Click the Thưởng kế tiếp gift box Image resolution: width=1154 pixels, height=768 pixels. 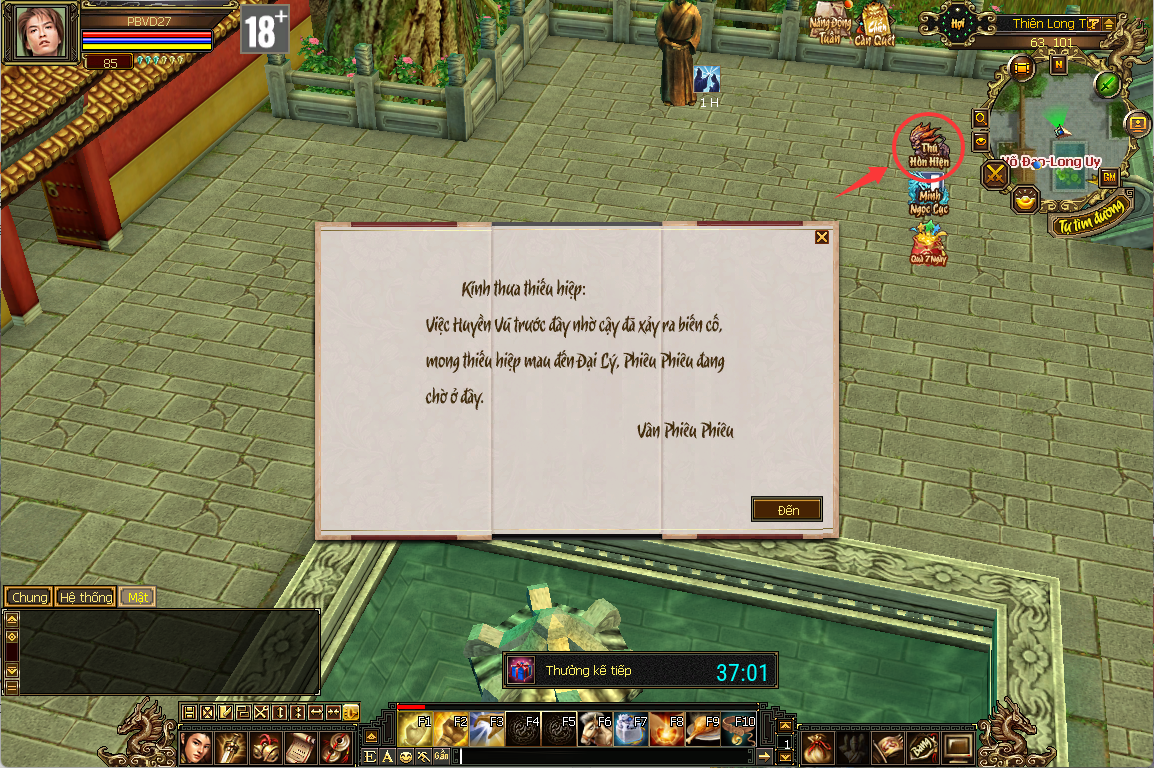click(522, 670)
